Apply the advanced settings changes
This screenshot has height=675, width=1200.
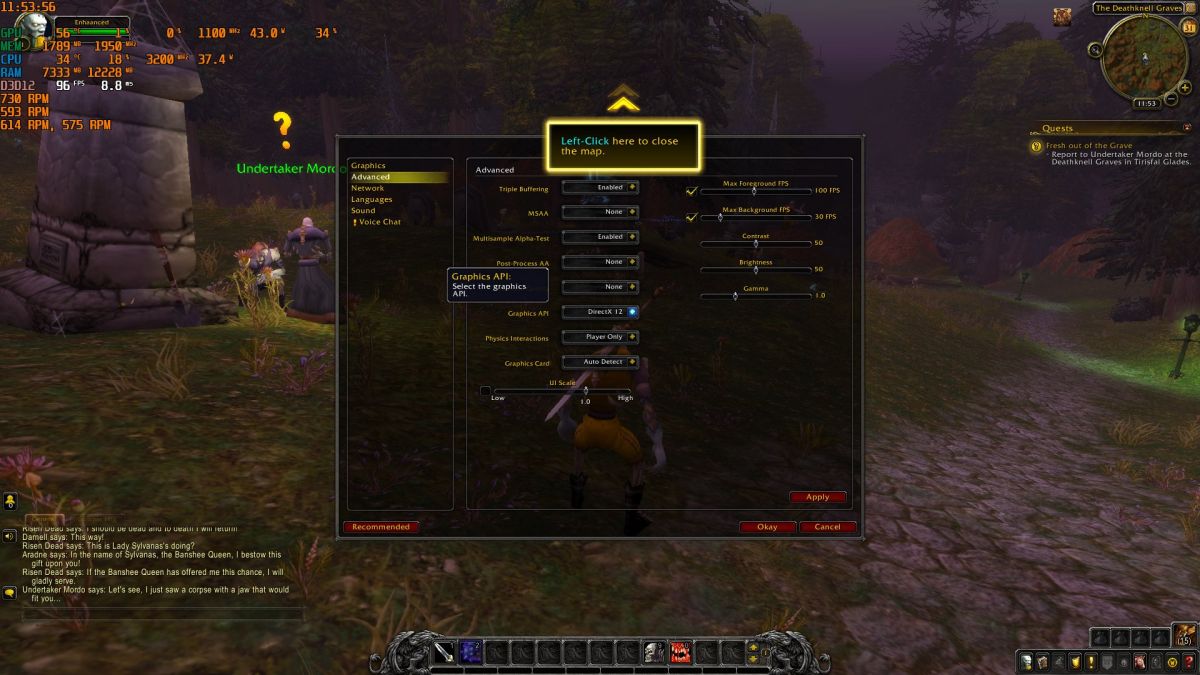click(x=817, y=497)
